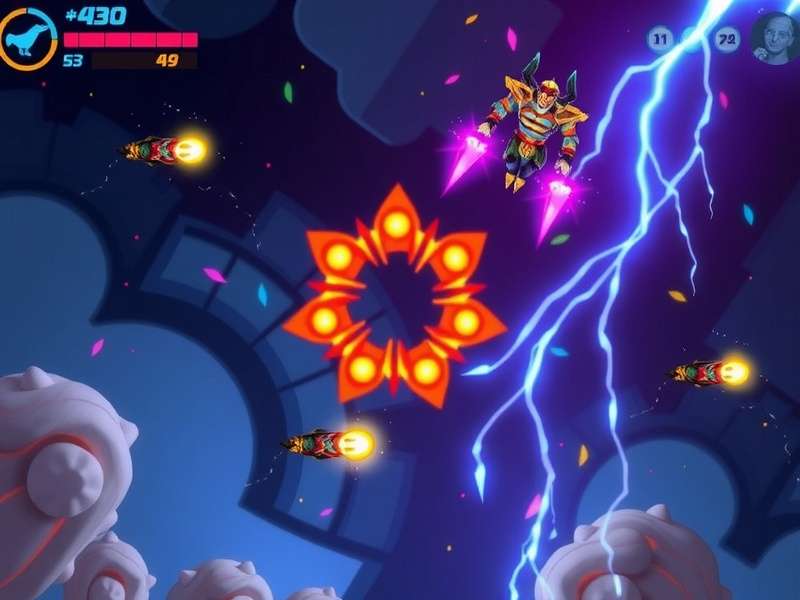Screen dimensions: 800x600
Task: Select the round badge showing 72
Action: (x=727, y=40)
